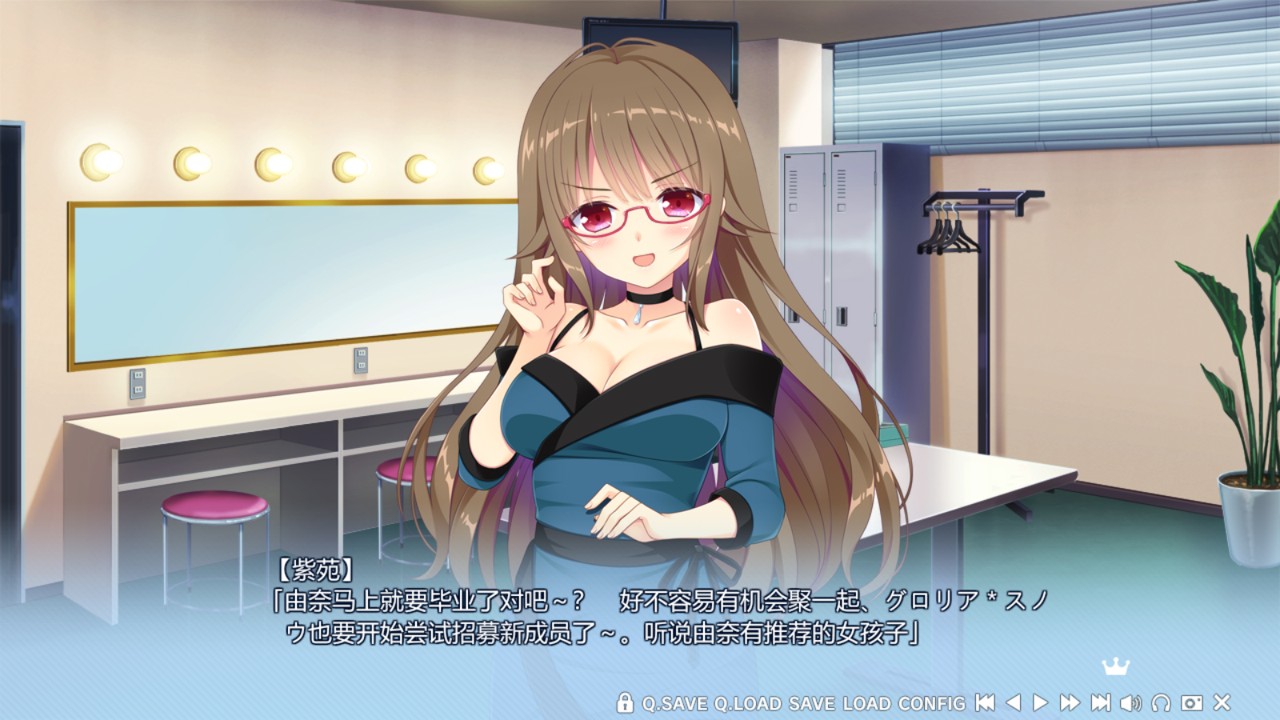Image resolution: width=1280 pixels, height=720 pixels.
Task: Start auto-play with the play arrow
Action: [1040, 703]
